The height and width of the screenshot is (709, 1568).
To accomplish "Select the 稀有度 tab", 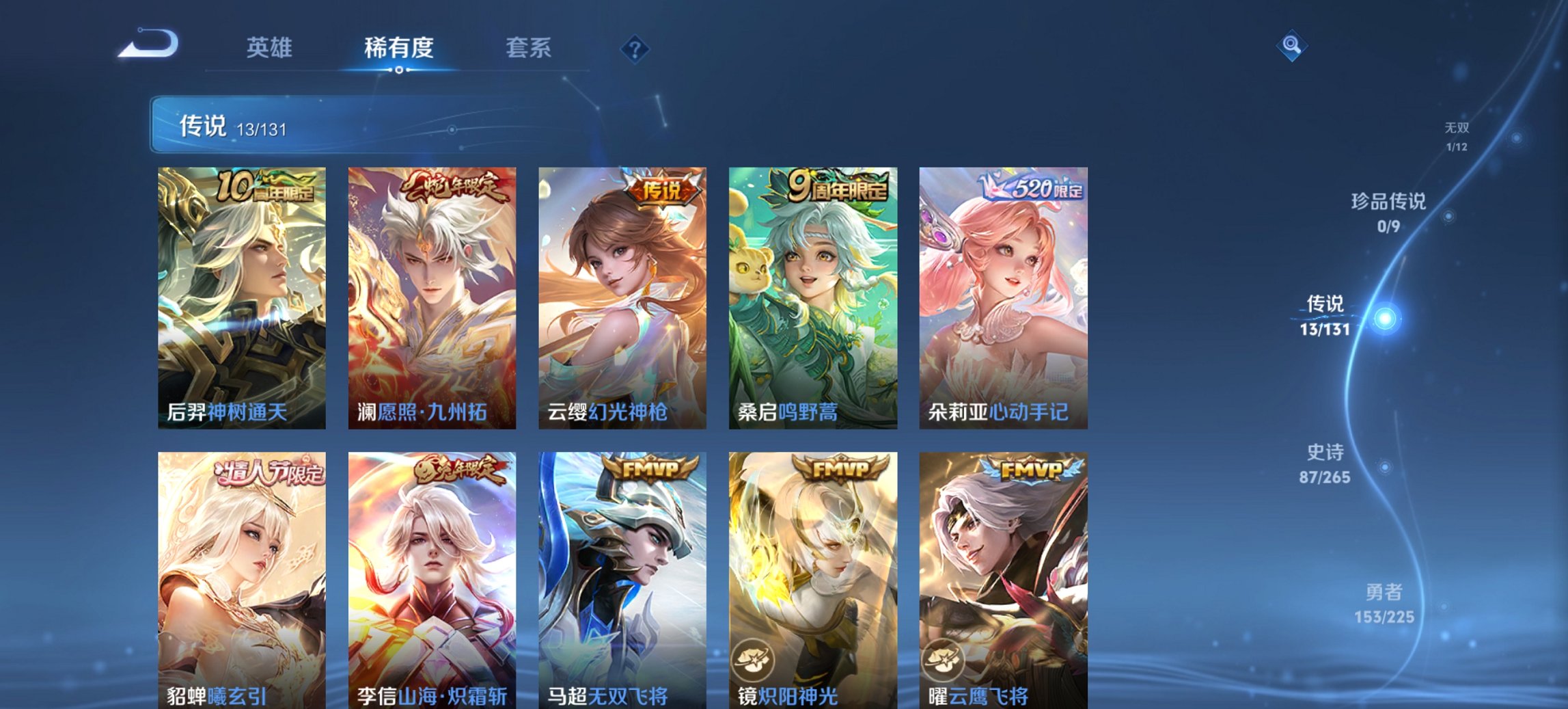I will pos(398,48).
